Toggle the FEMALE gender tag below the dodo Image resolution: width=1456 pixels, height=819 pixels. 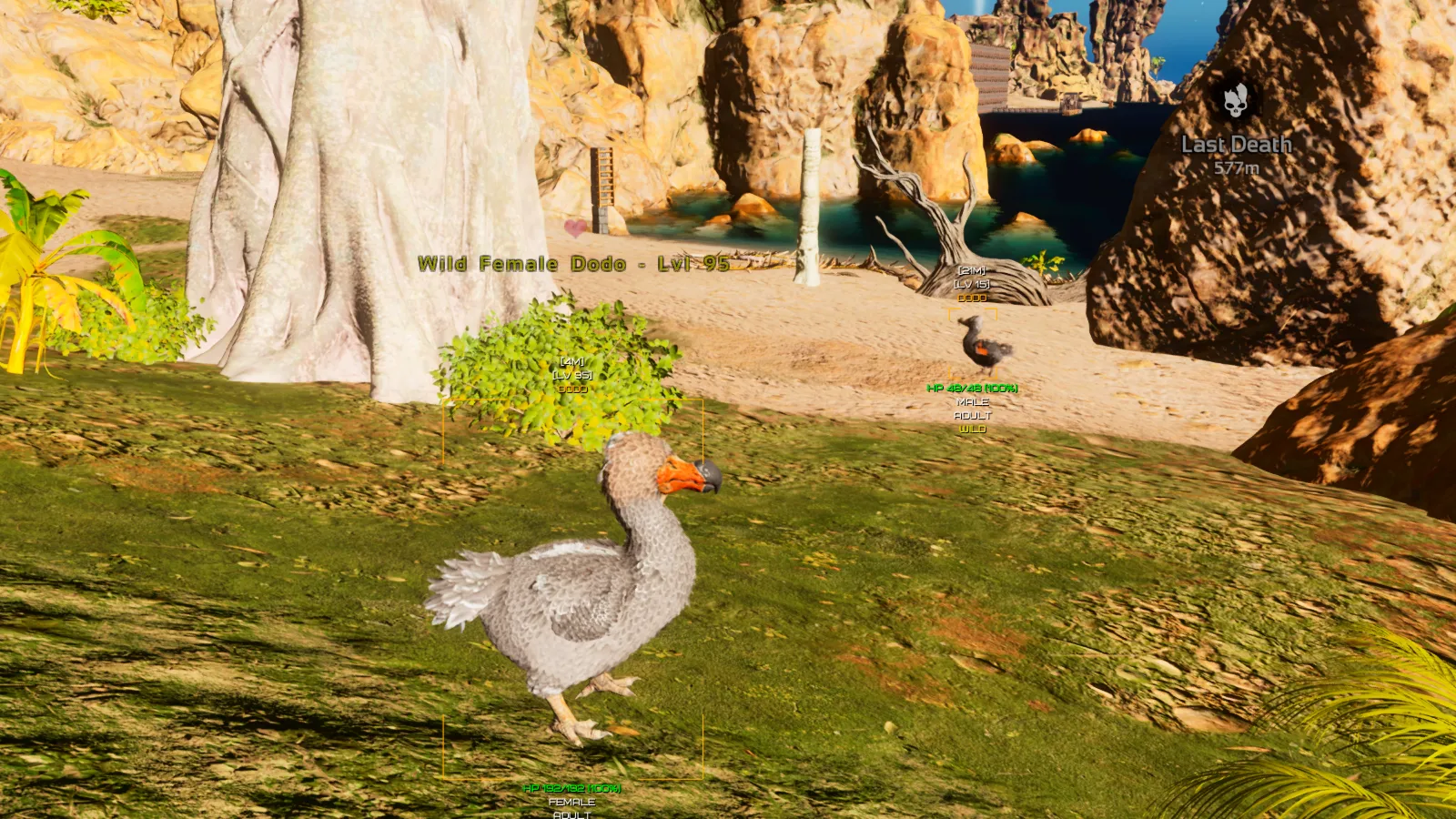pos(570,803)
